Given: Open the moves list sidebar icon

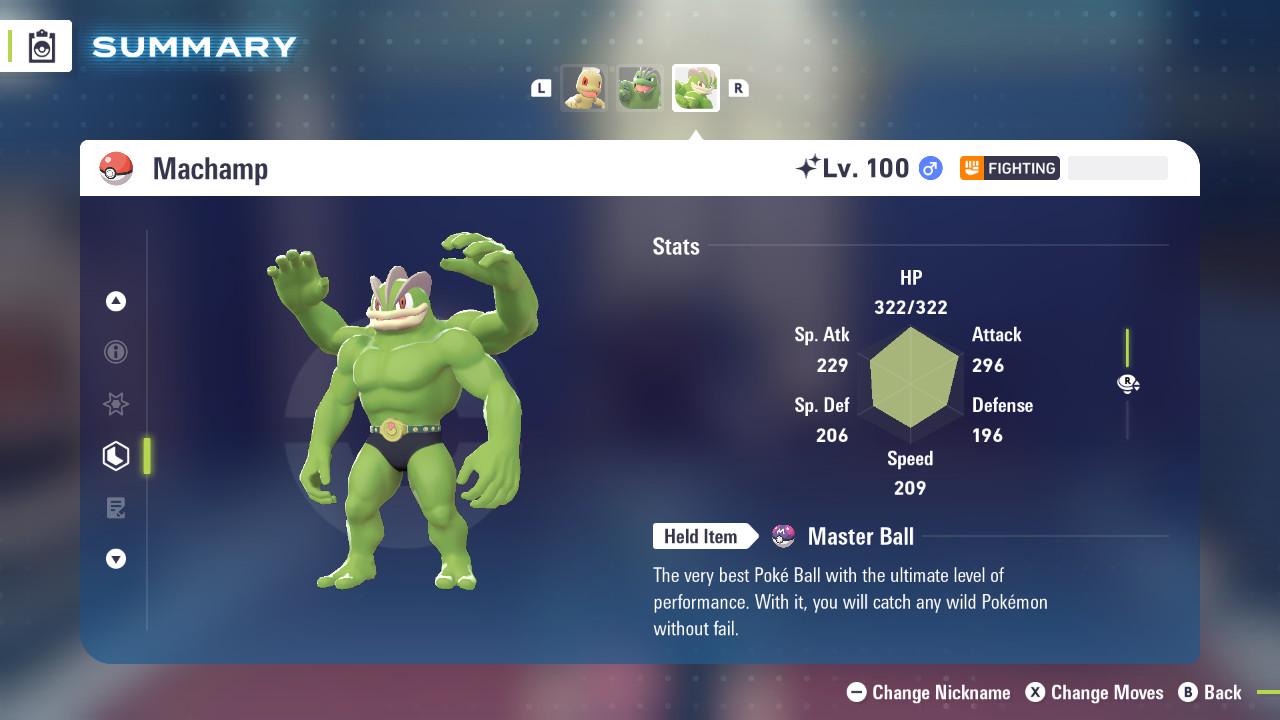Looking at the screenshot, I should pos(116,508).
